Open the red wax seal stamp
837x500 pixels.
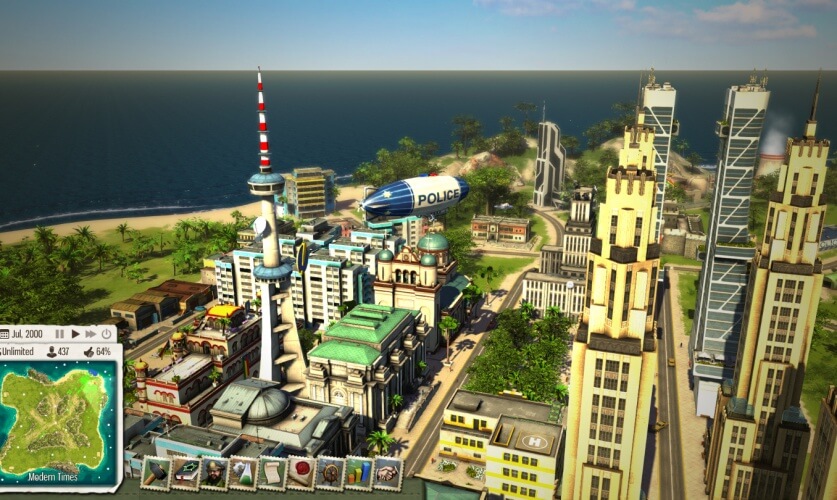301,473
